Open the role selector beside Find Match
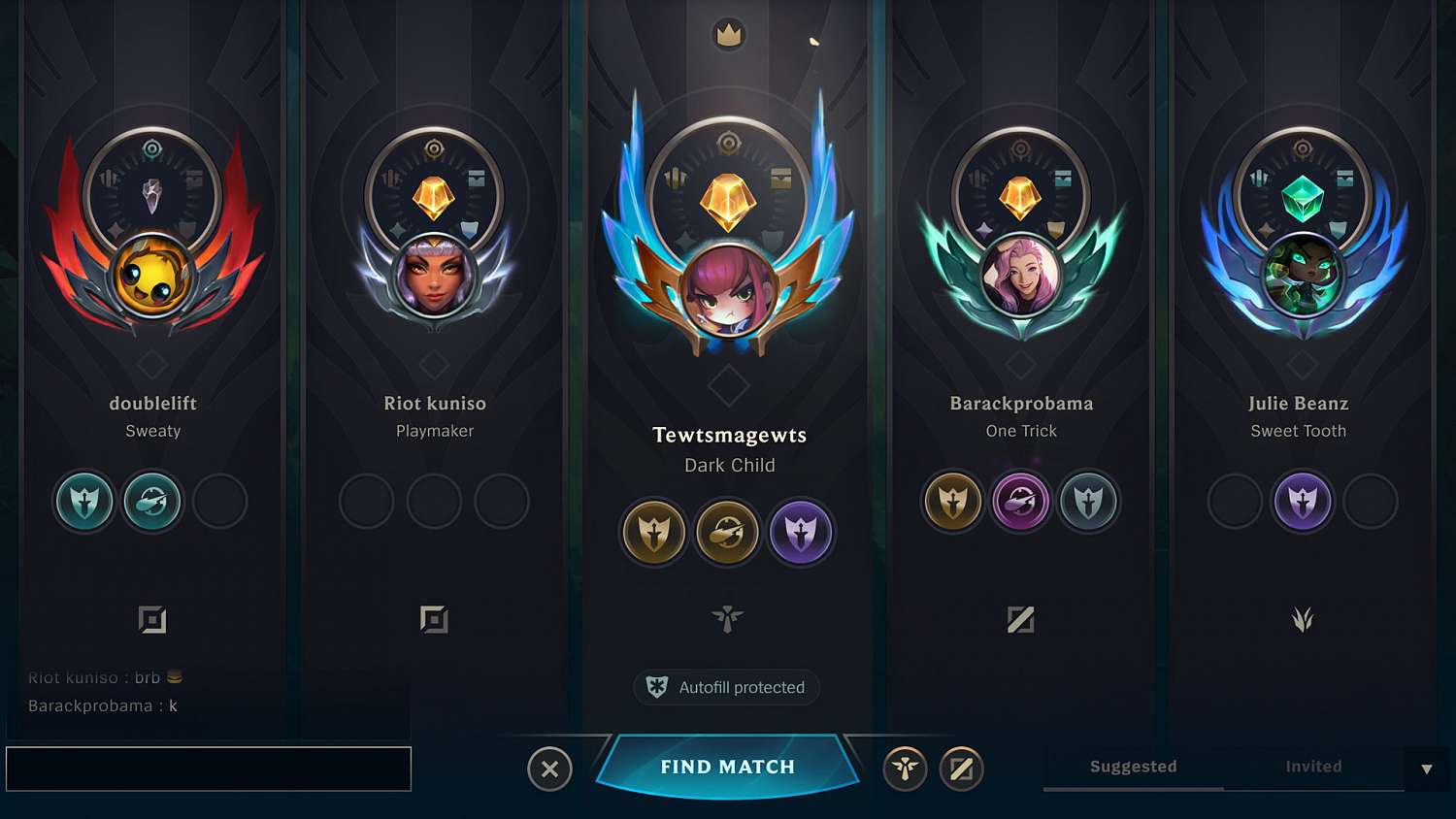Viewport: 1456px width, 819px height. coord(905,769)
